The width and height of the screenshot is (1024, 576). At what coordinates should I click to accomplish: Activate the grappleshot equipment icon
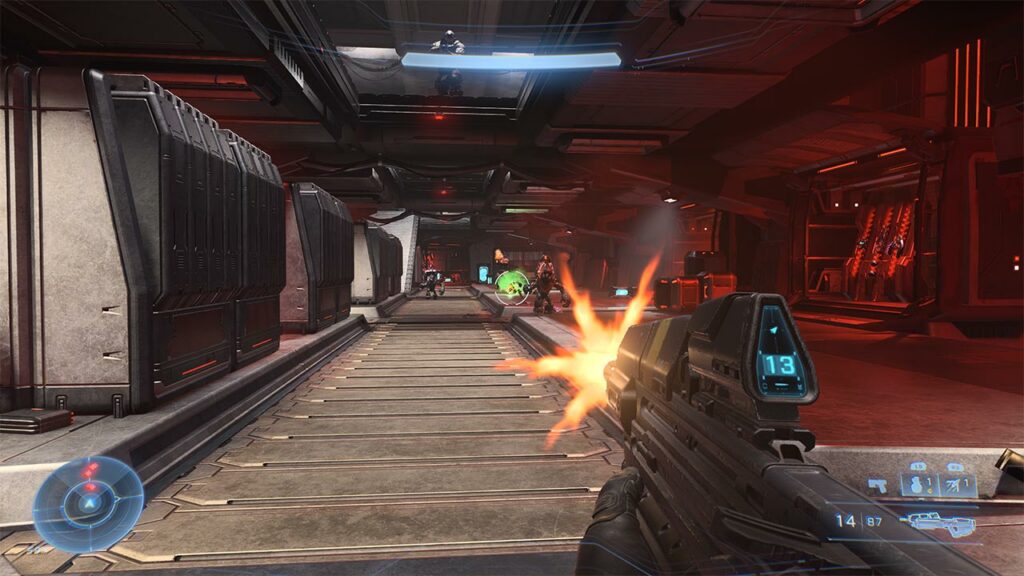pyautogui.click(x=956, y=485)
